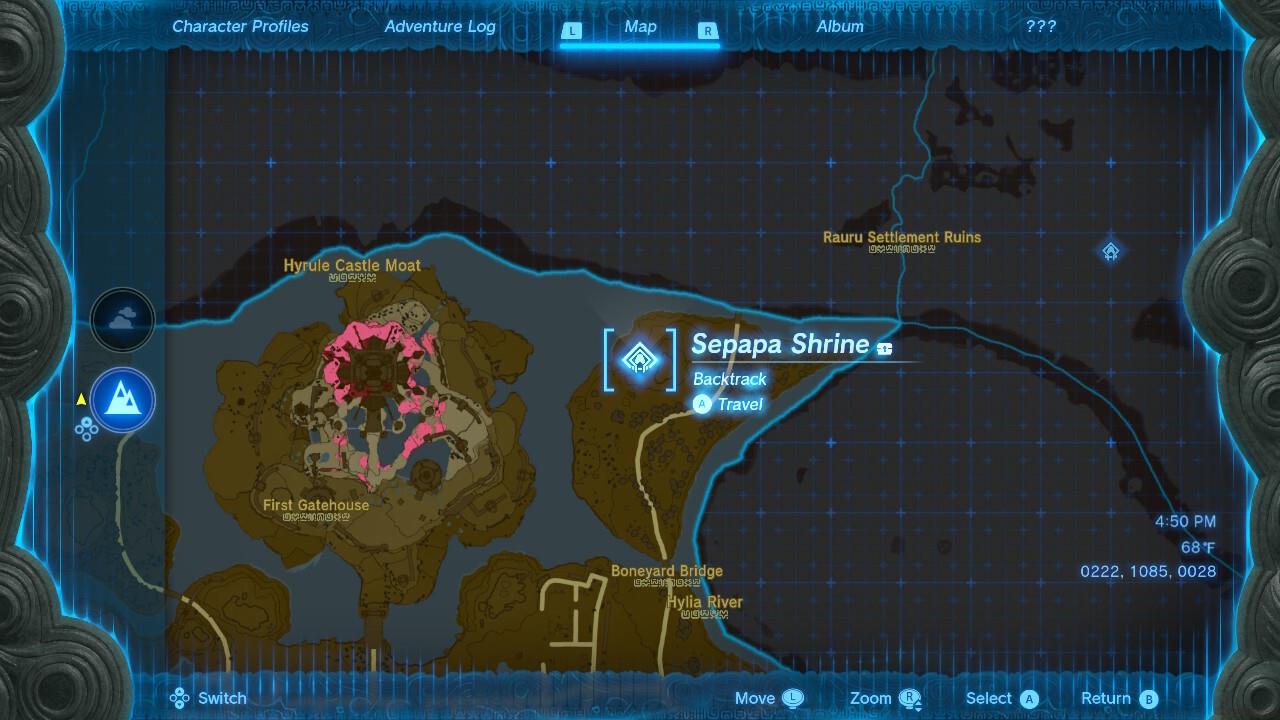Click the R shoulder button icon beside the Map tab
1280x720 pixels.
pos(709,31)
